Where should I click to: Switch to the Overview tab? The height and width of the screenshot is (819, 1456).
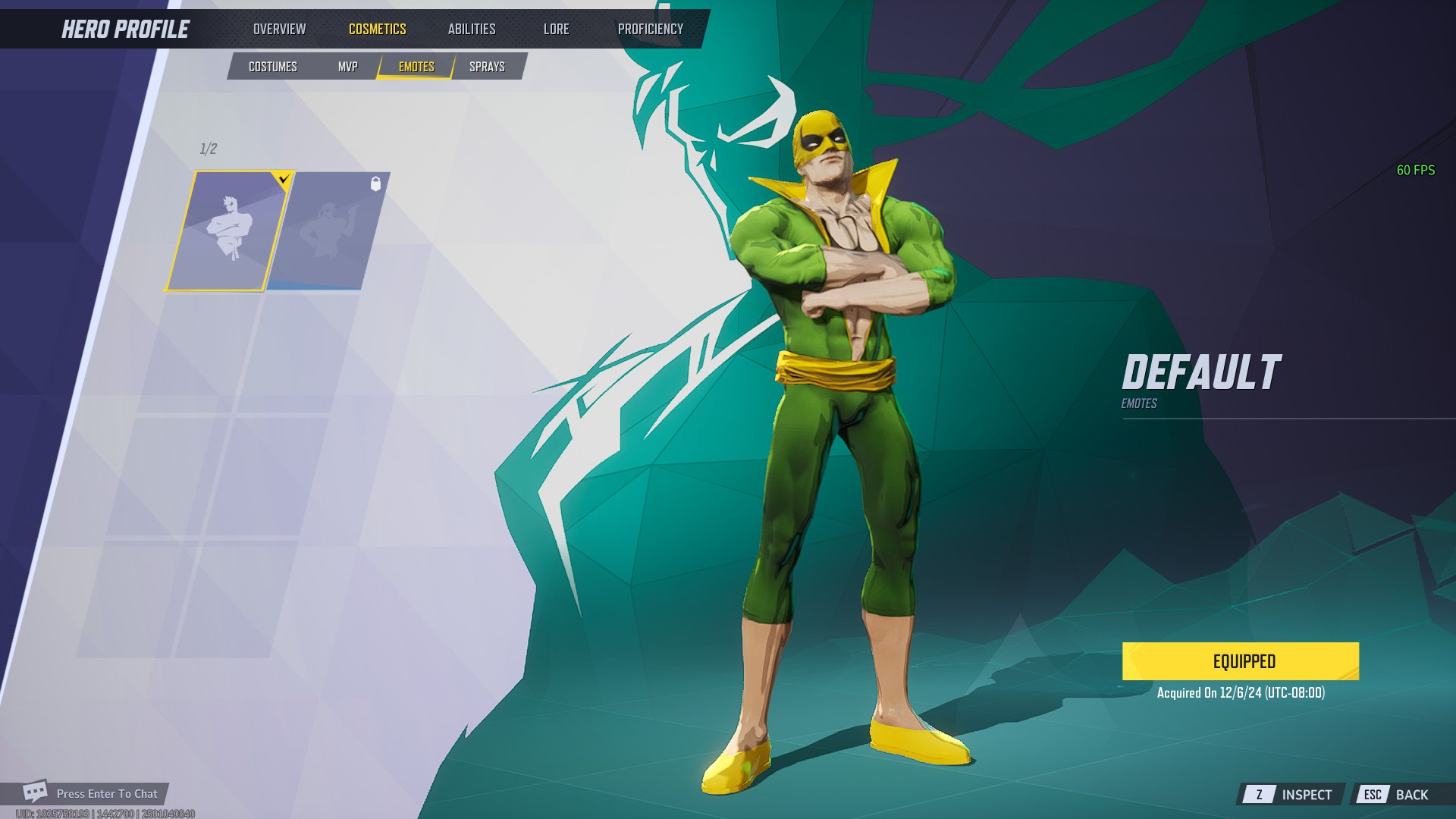tap(280, 29)
